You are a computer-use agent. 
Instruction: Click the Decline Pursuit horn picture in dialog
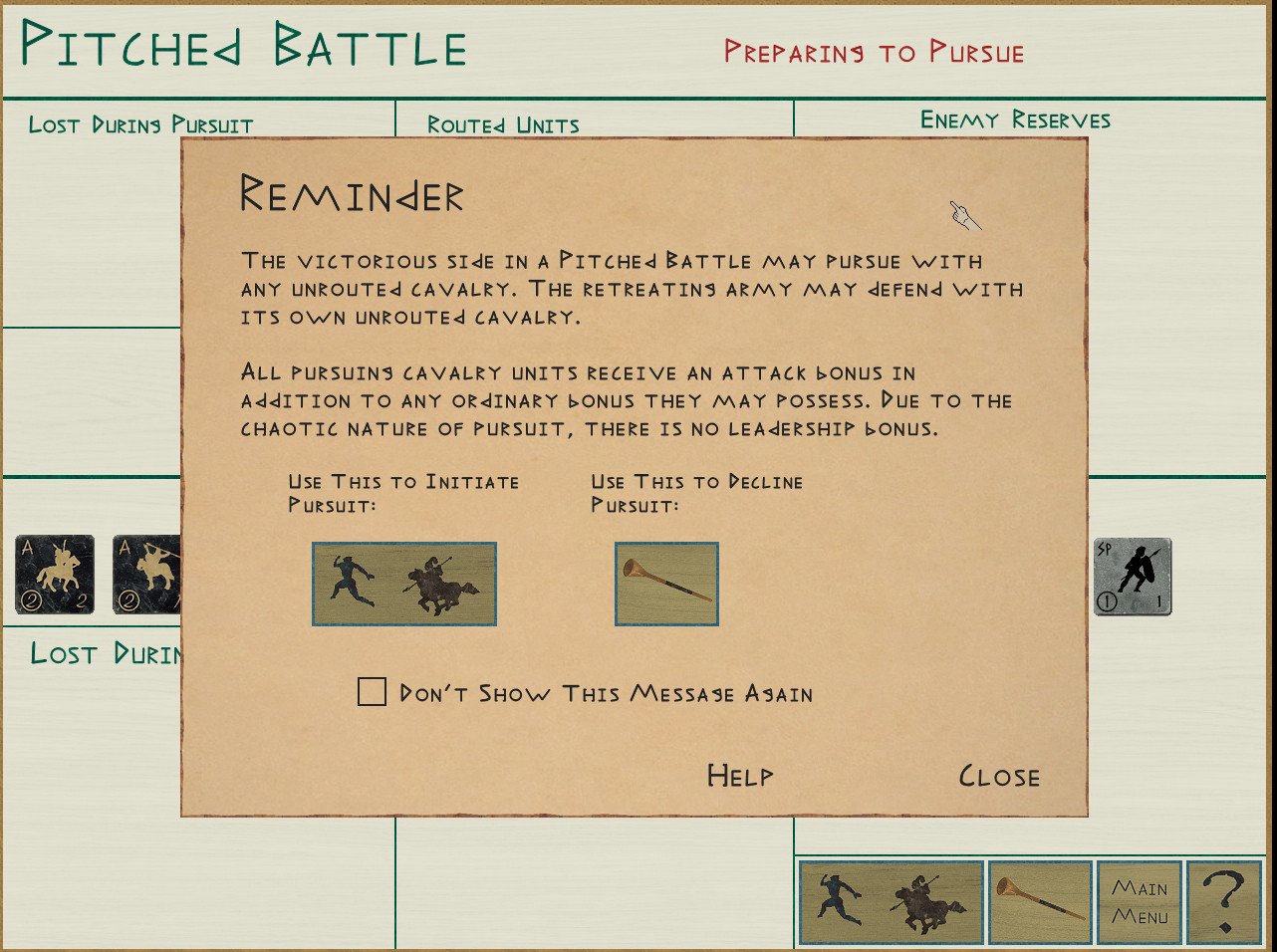point(666,585)
